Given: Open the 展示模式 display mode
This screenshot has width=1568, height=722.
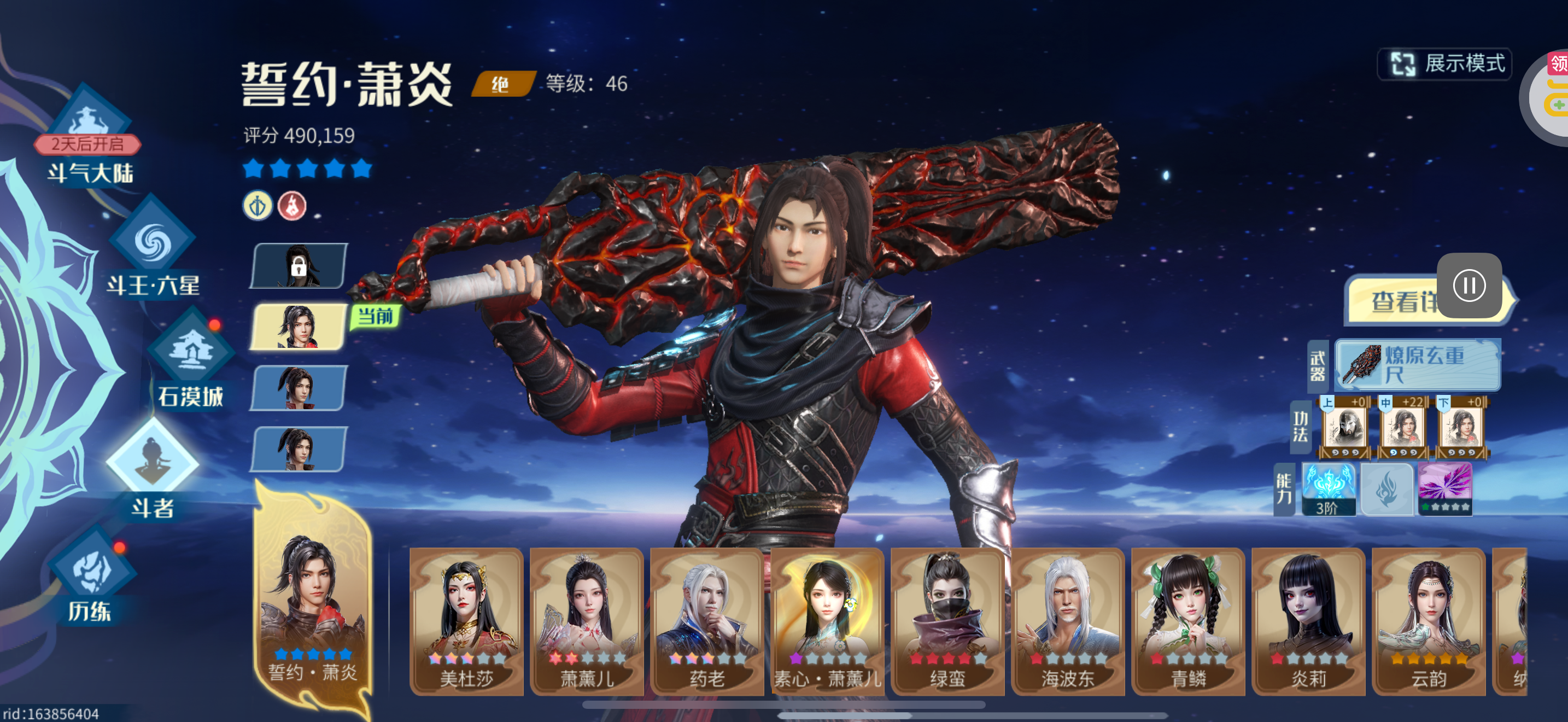Looking at the screenshot, I should coord(1445,65).
